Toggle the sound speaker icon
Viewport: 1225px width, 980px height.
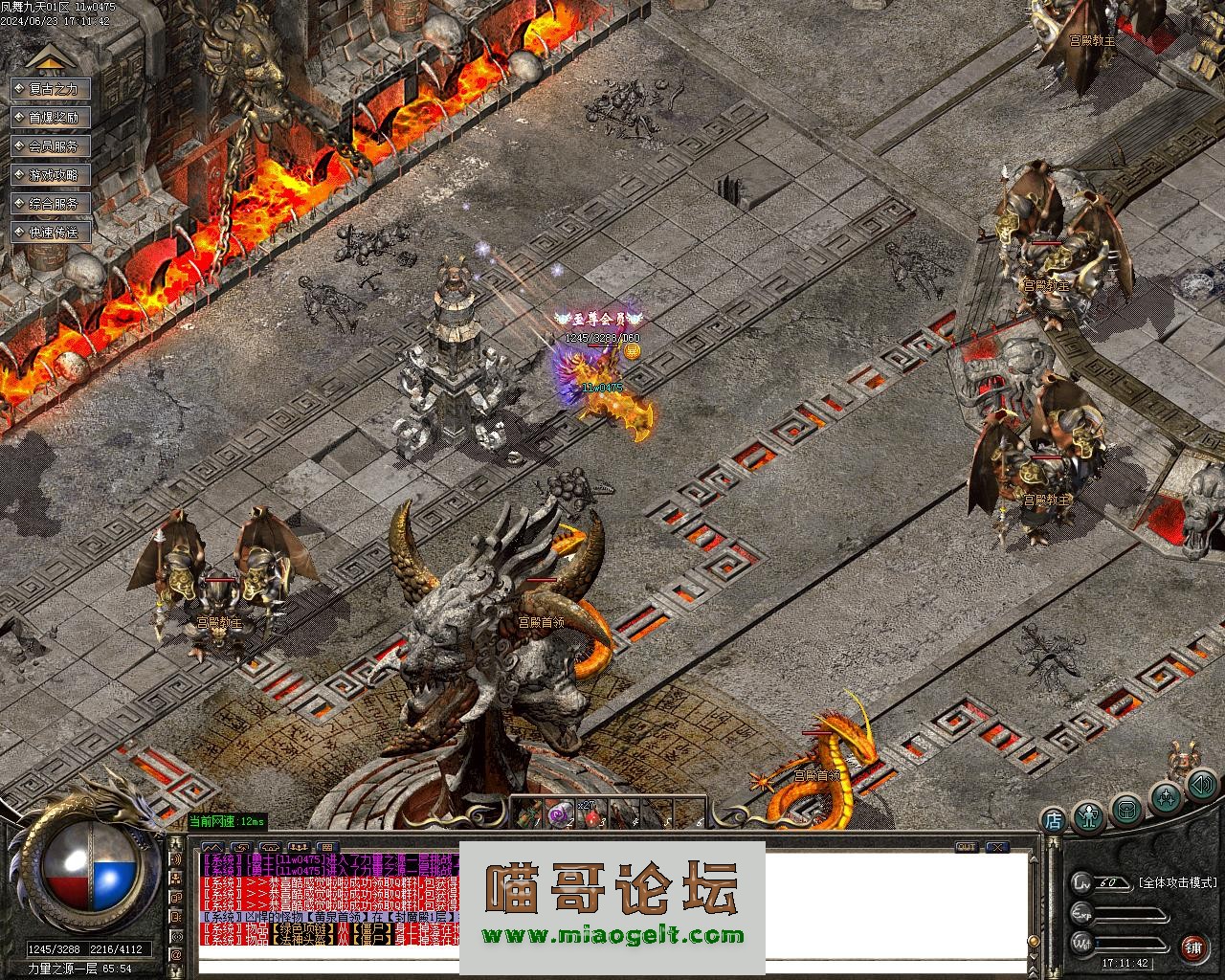[x=1200, y=786]
